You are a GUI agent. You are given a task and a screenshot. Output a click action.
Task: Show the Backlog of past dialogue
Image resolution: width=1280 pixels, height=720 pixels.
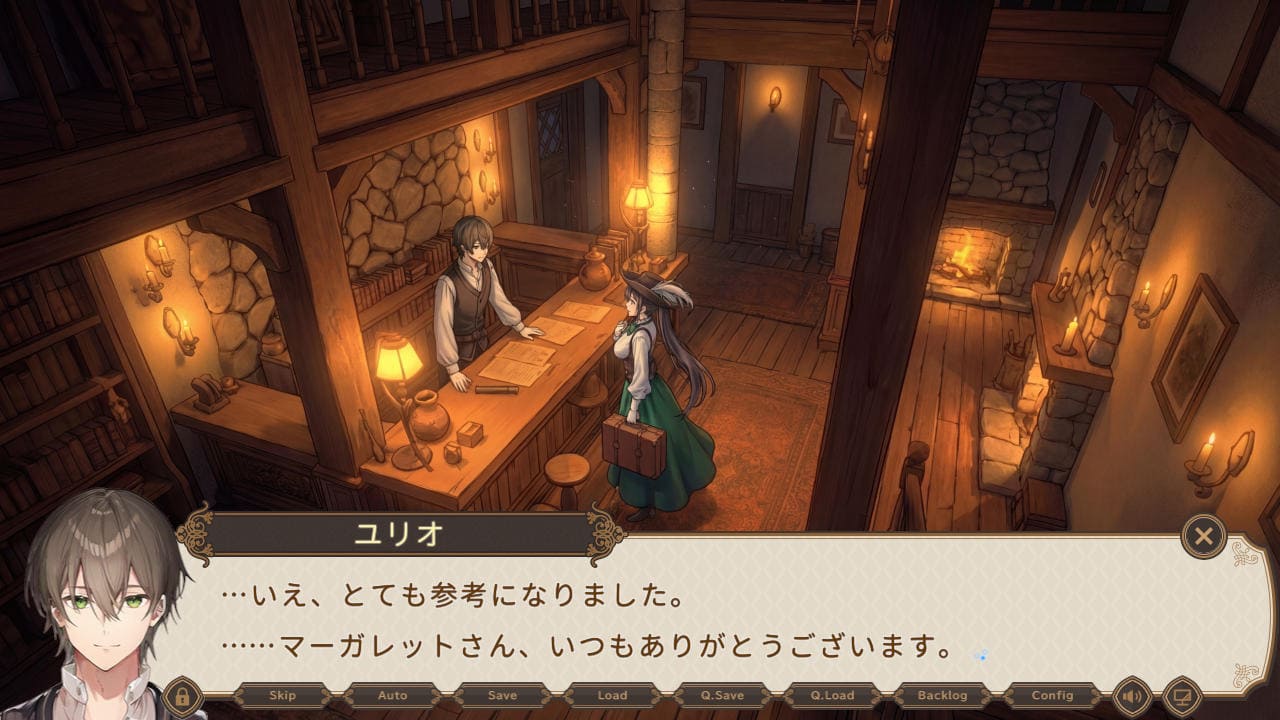tap(942, 695)
